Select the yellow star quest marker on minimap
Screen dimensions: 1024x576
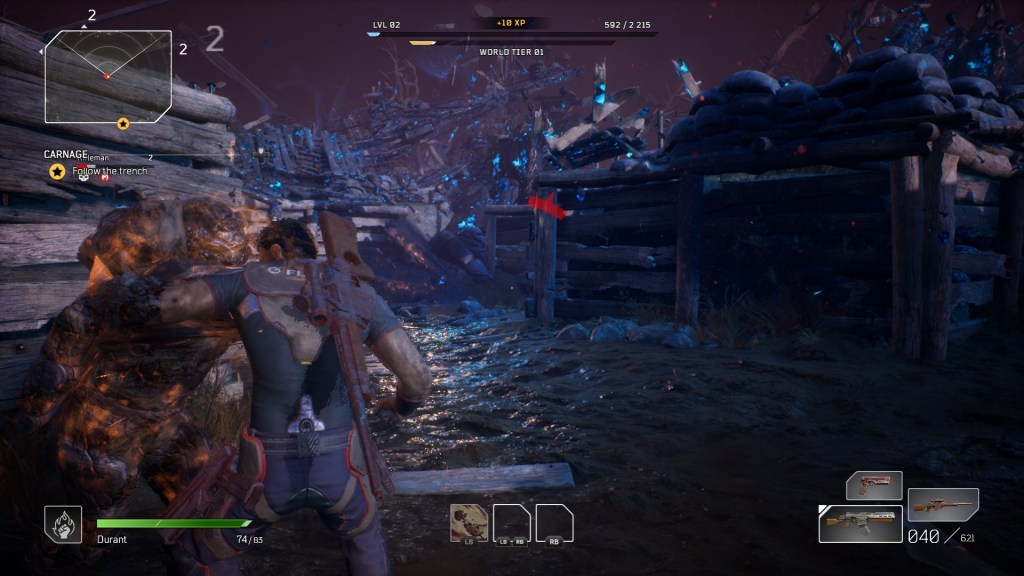pyautogui.click(x=123, y=123)
